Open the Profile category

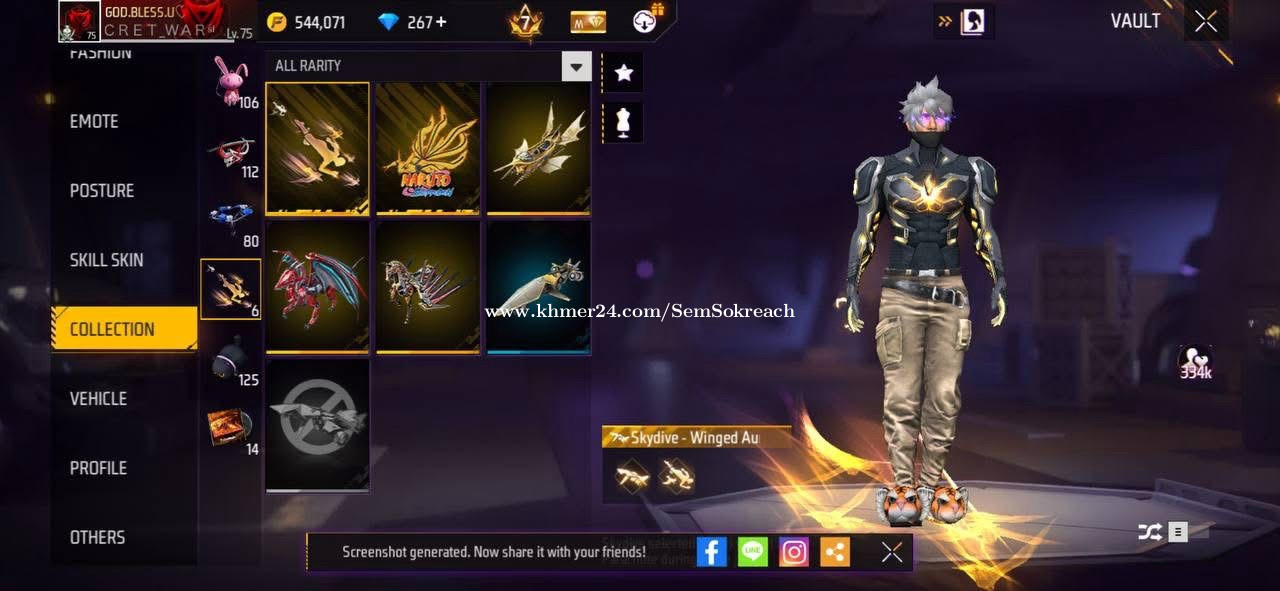click(x=98, y=468)
